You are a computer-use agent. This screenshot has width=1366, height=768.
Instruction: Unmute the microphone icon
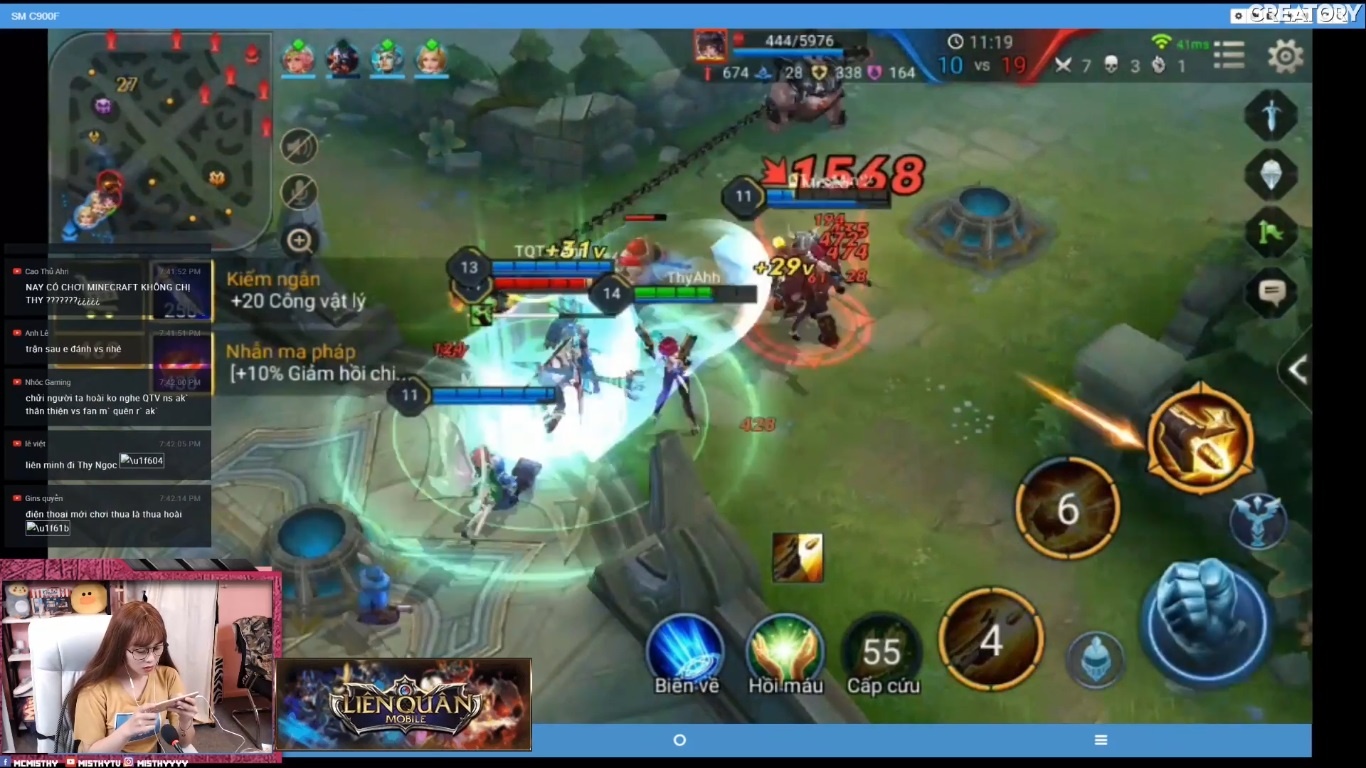[297, 192]
